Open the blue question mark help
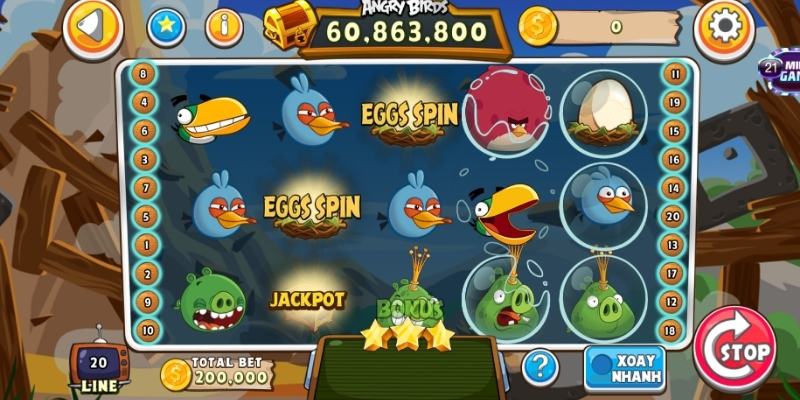This screenshot has width=800, height=400. coord(540,366)
